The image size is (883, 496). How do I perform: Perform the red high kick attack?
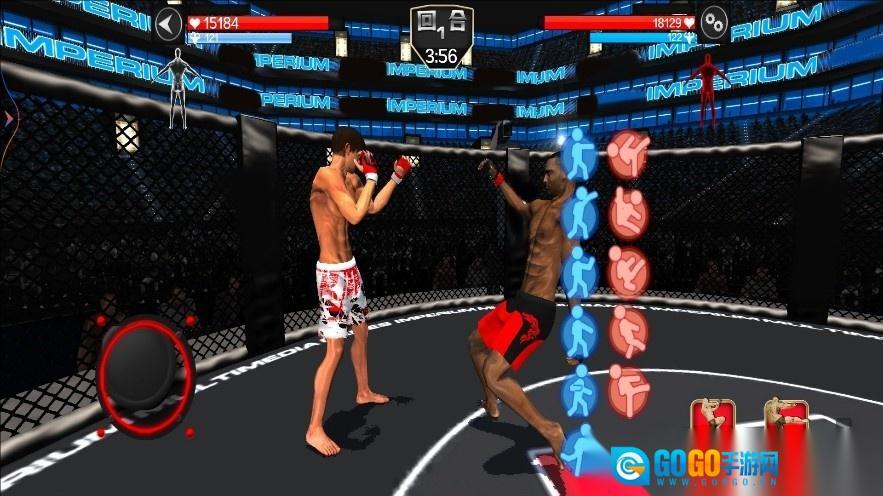pos(628,152)
